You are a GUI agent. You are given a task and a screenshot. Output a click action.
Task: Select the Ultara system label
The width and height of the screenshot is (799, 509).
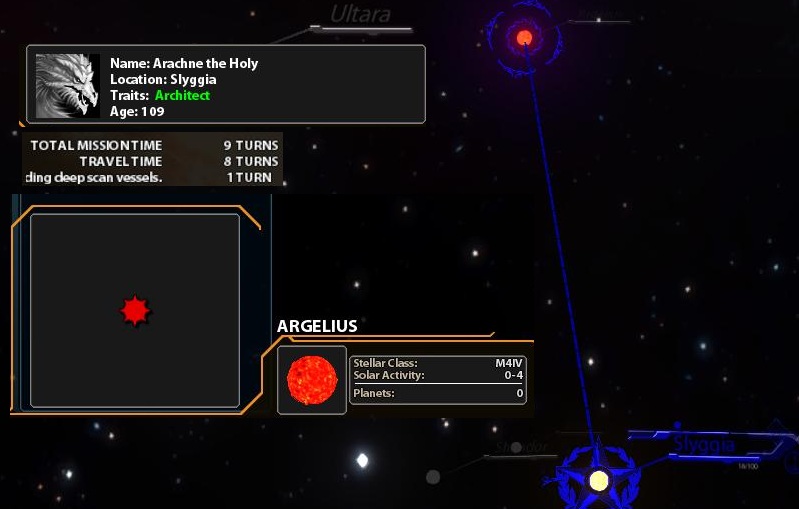pyautogui.click(x=360, y=14)
